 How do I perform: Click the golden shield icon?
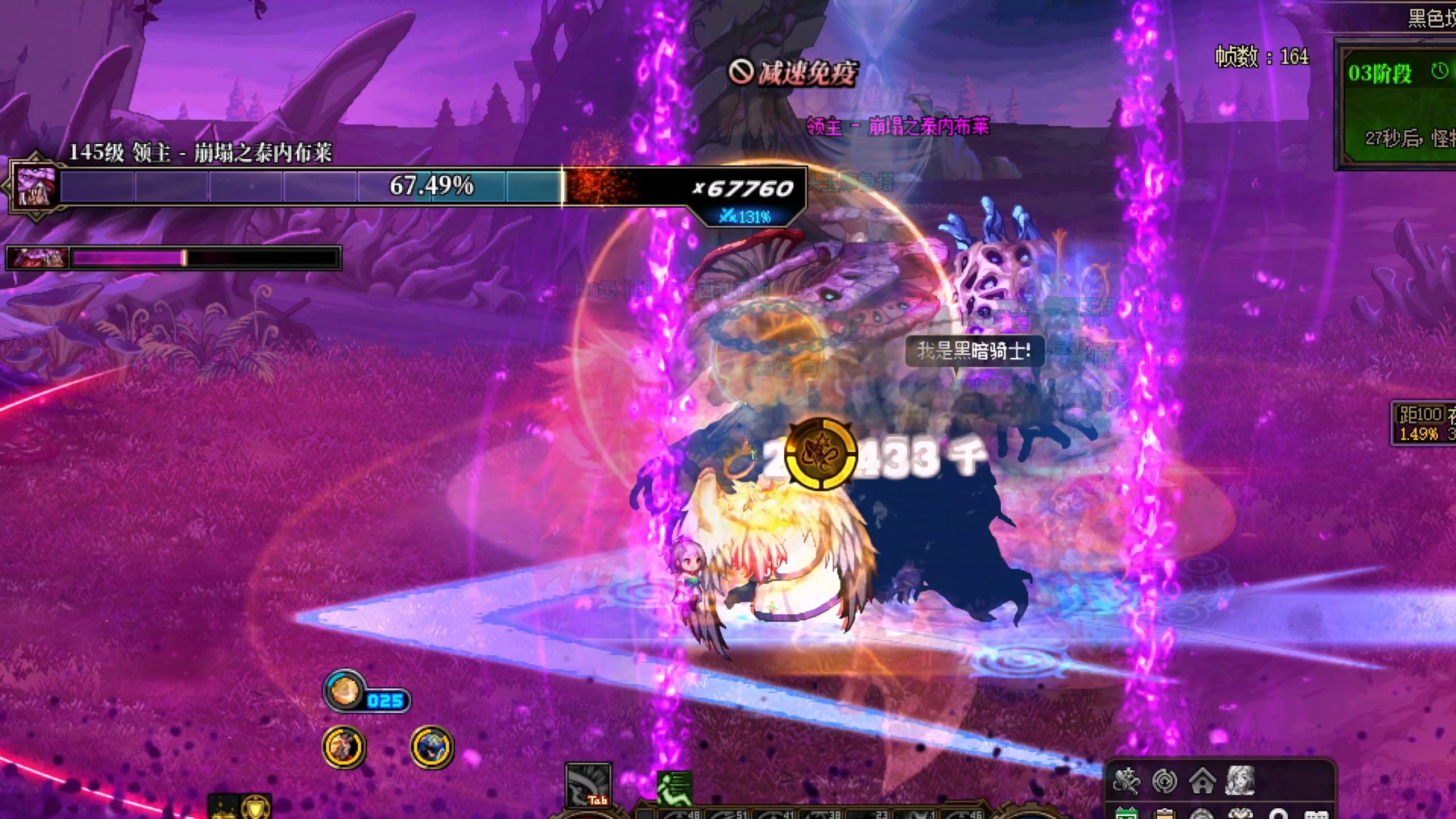pos(255,808)
